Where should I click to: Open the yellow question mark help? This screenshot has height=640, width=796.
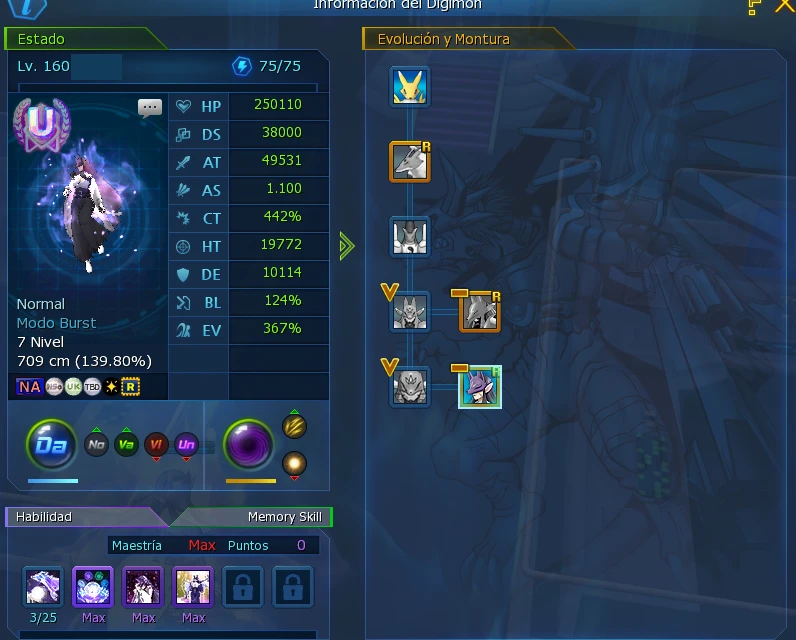tap(755, 6)
